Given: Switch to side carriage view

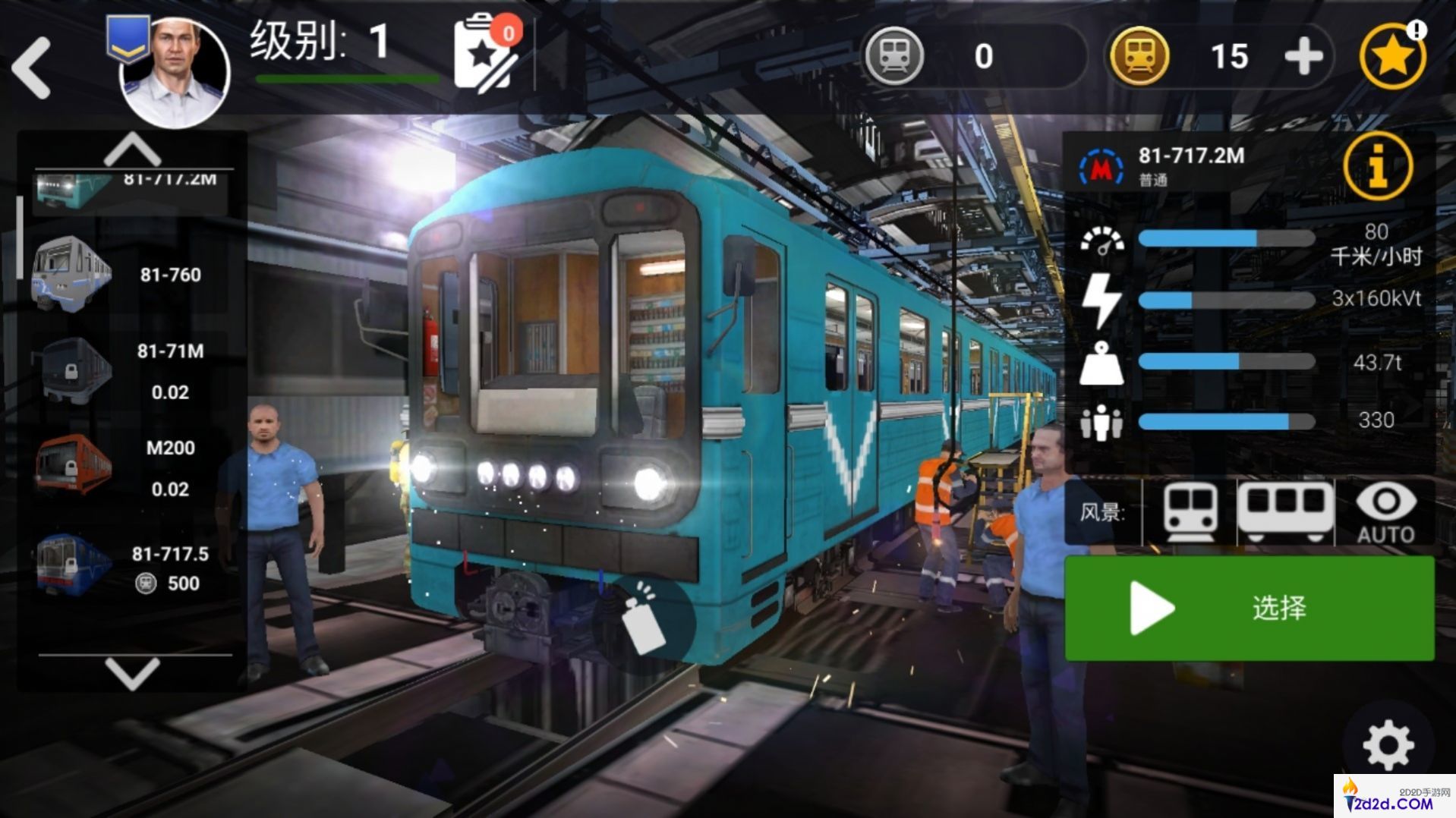Looking at the screenshot, I should 1285,512.
